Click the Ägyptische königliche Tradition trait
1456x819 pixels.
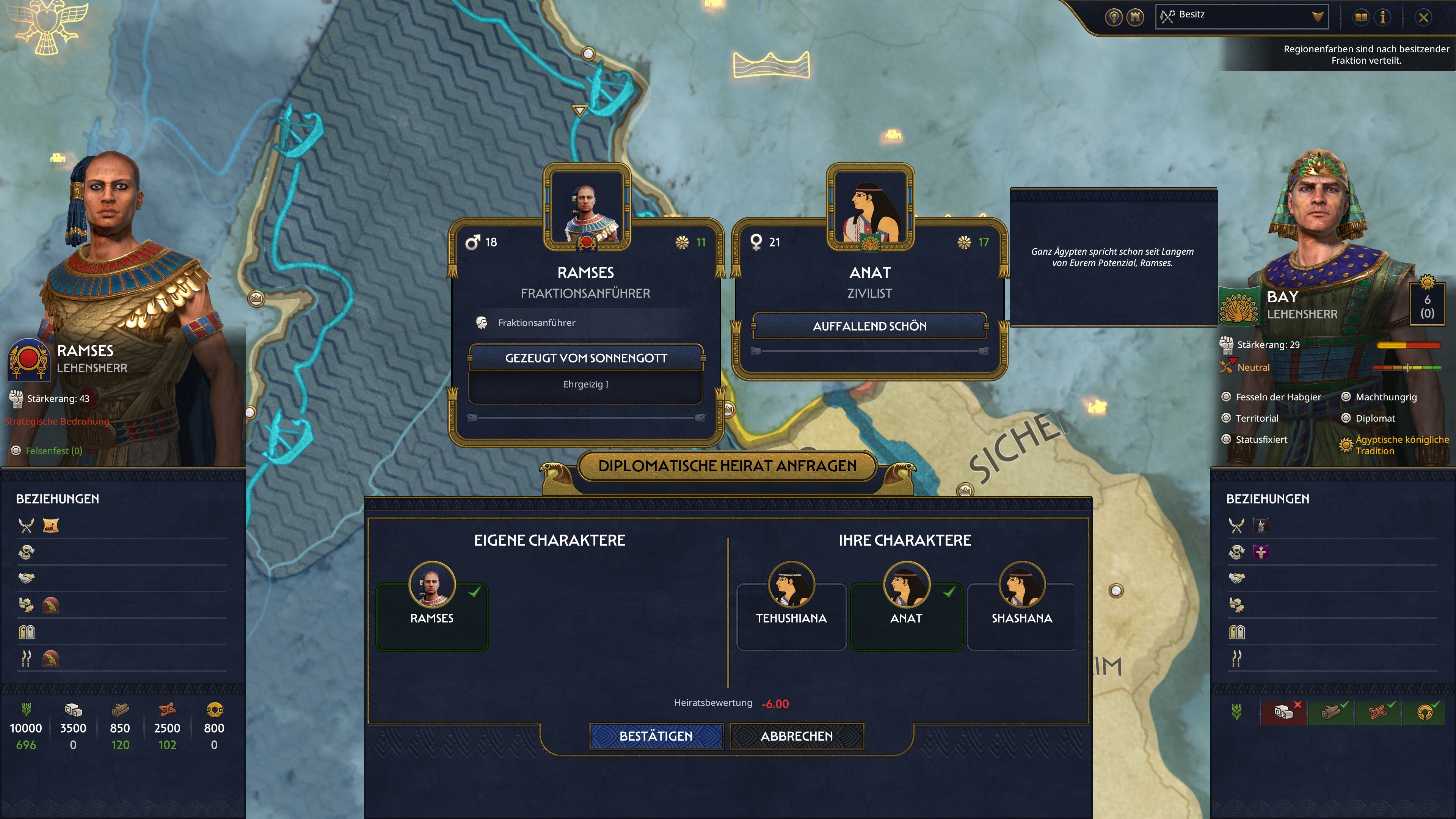coord(1401,445)
